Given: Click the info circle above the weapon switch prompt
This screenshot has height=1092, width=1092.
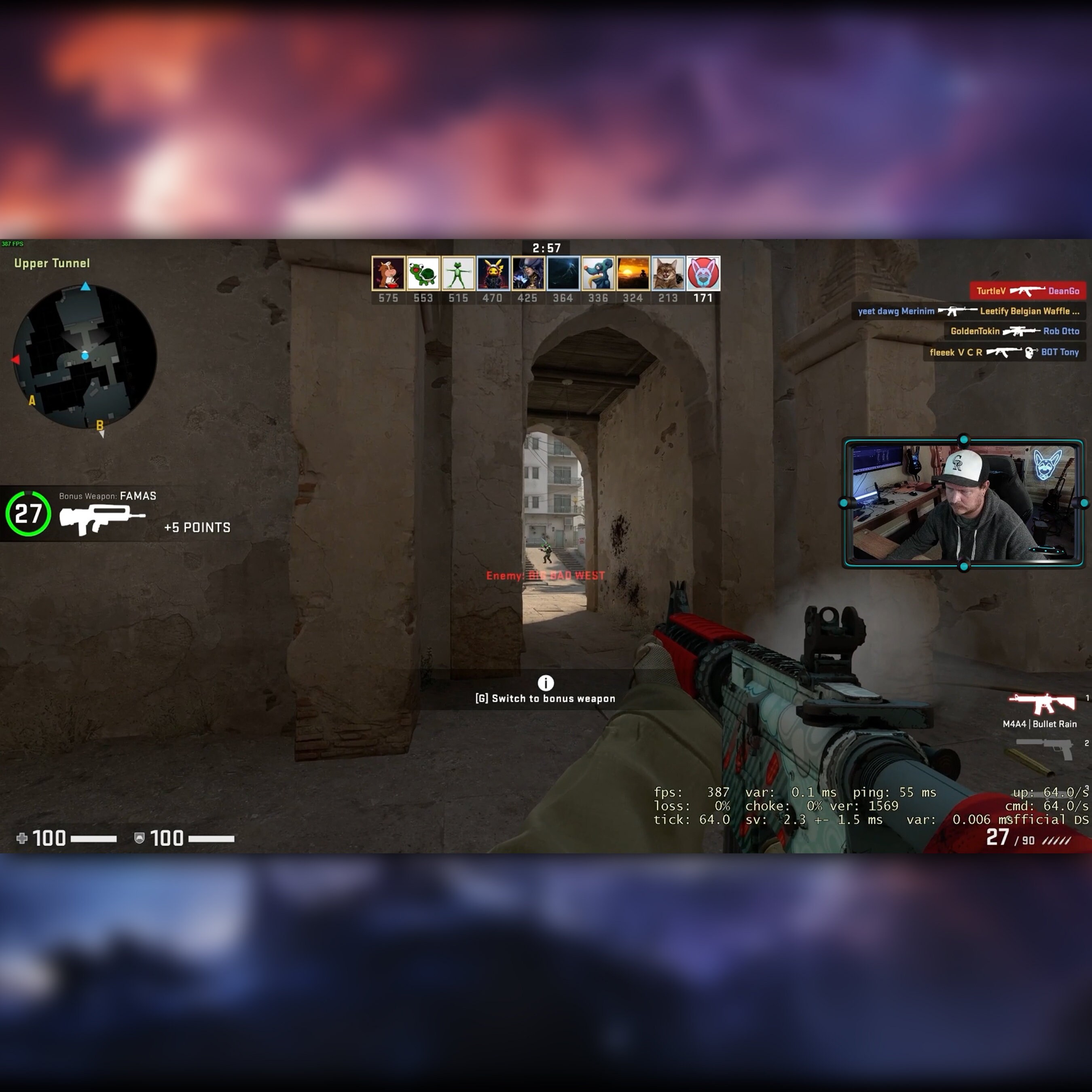Looking at the screenshot, I should (x=546, y=684).
